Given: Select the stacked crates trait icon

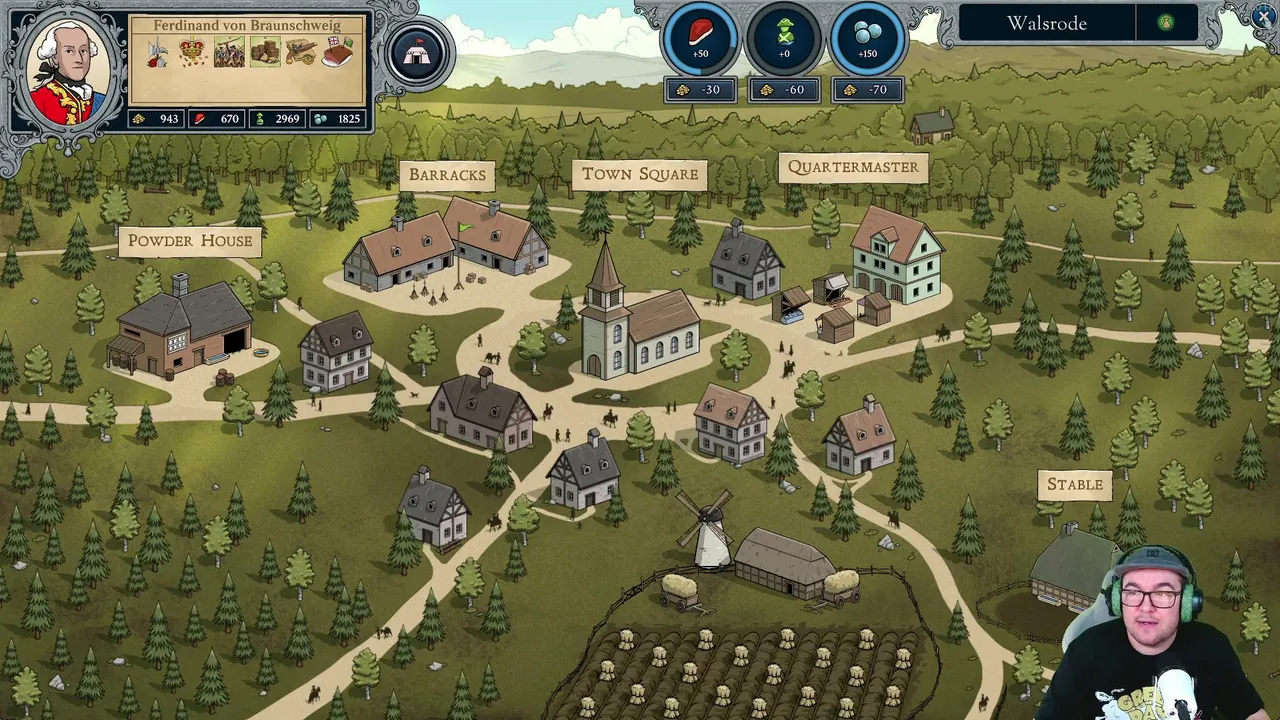Looking at the screenshot, I should point(265,52).
